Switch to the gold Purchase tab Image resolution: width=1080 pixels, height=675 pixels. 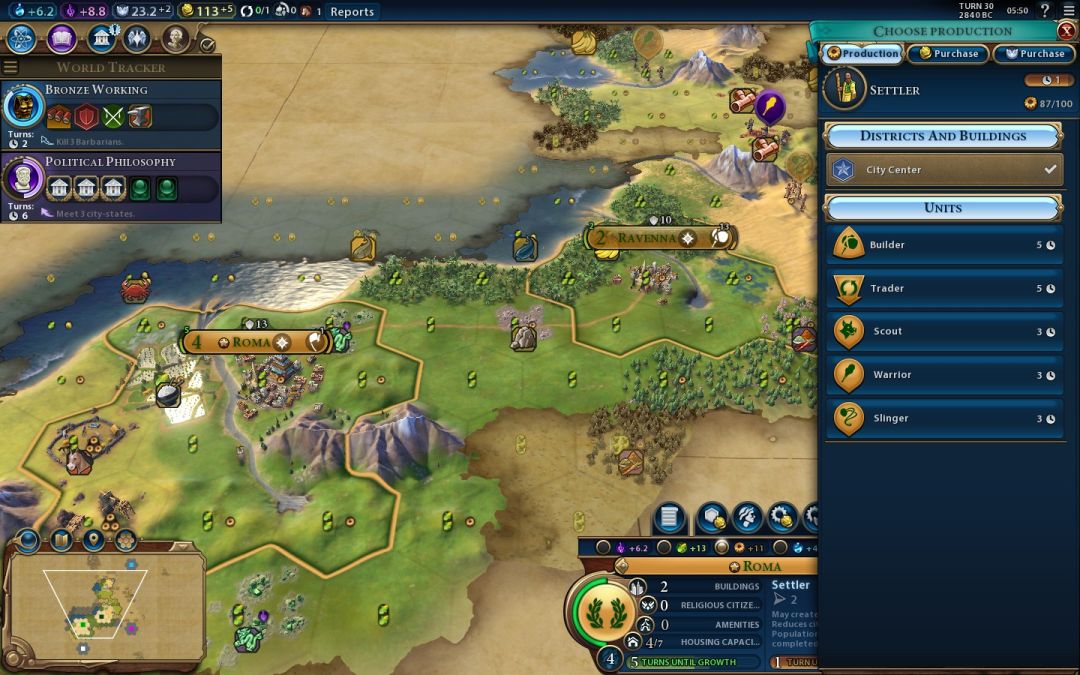(x=947, y=54)
